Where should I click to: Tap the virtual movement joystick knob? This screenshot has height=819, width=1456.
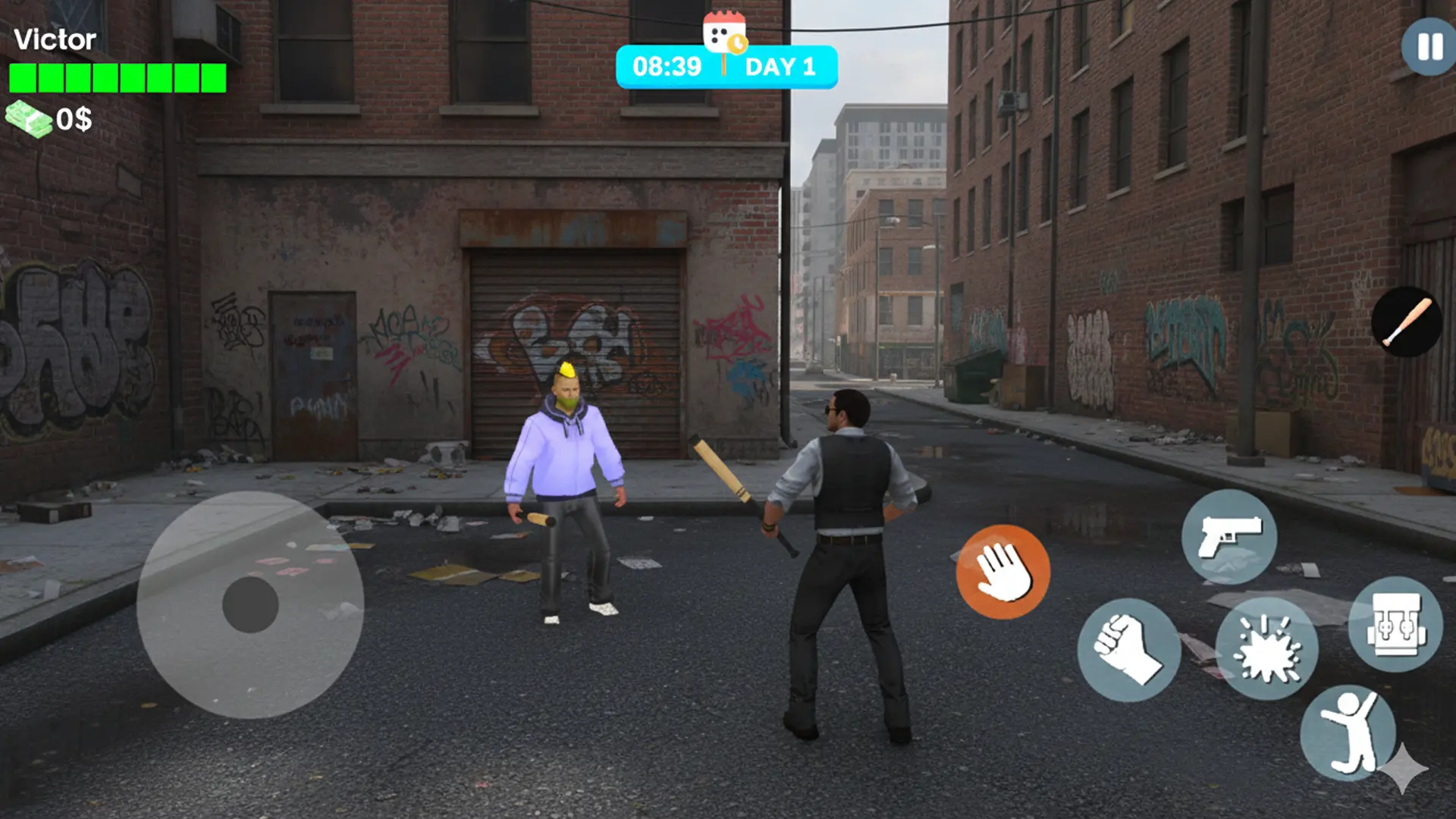pyautogui.click(x=250, y=604)
